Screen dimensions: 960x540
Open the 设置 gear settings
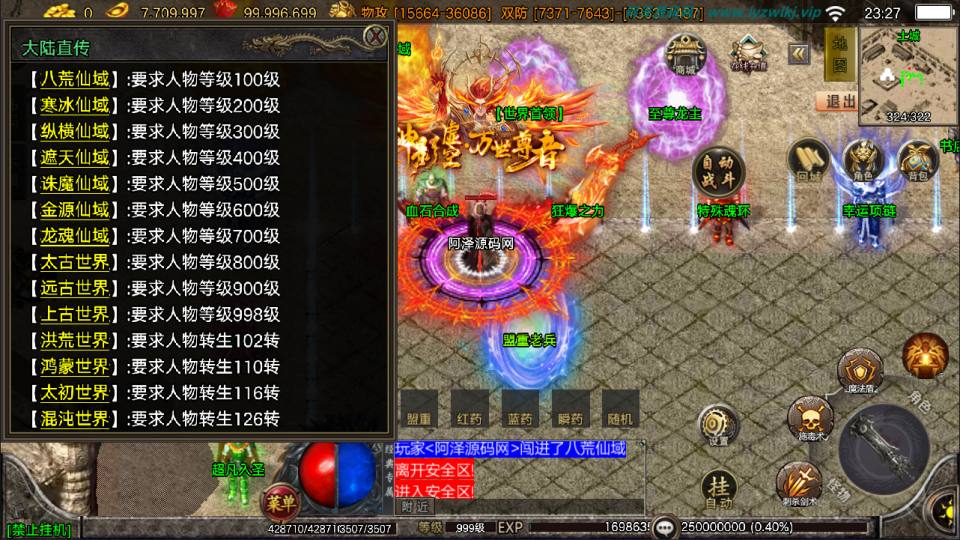[x=719, y=425]
